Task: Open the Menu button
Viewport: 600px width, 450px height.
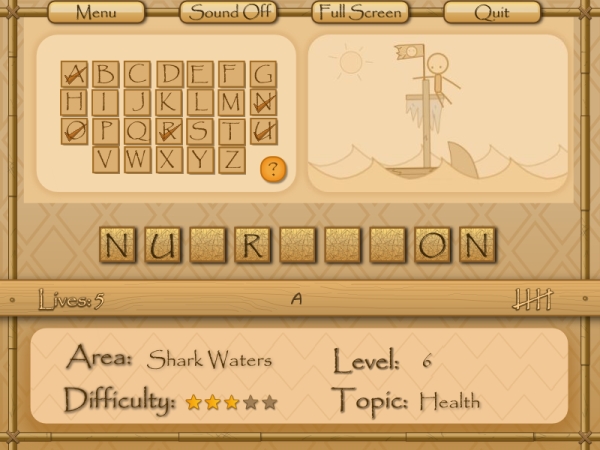Action: pyautogui.click(x=96, y=13)
